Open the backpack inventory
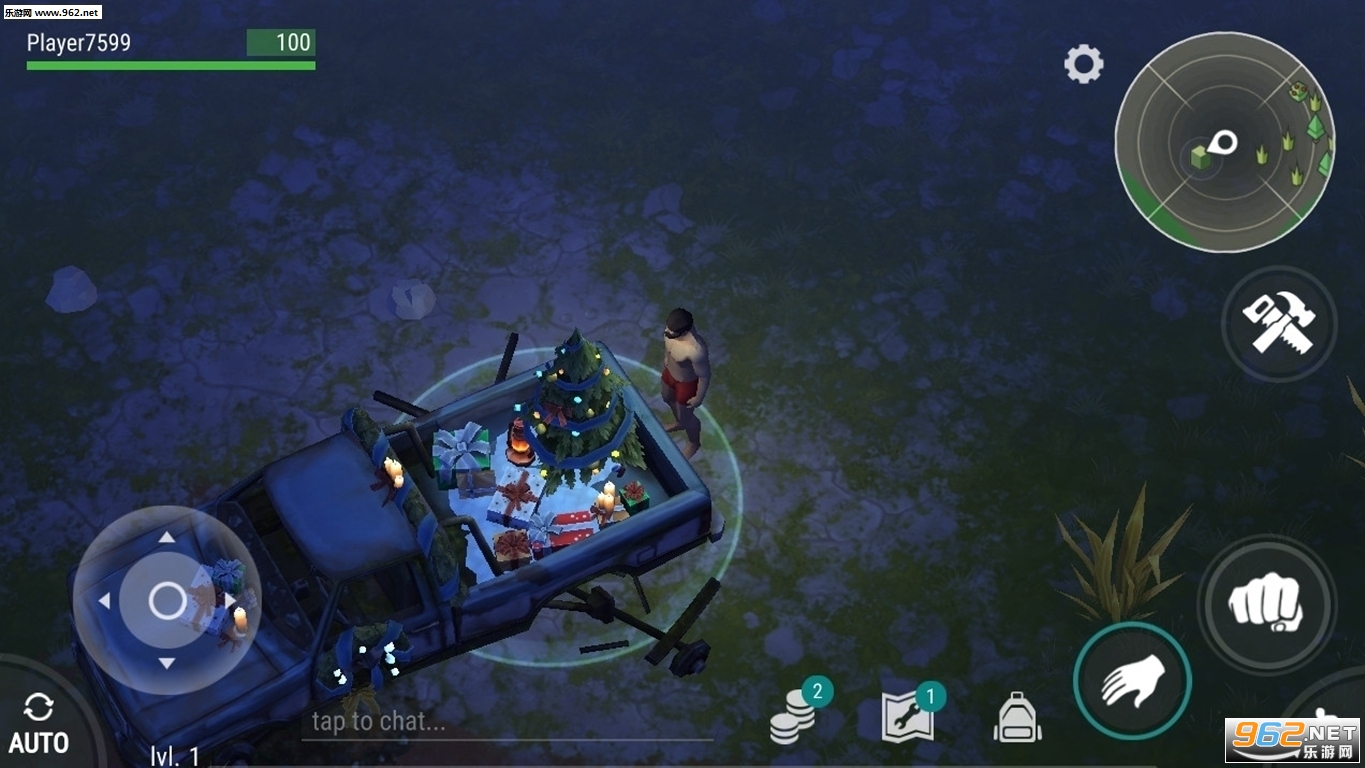Viewport: 1365px width, 768px height. pos(1017,718)
